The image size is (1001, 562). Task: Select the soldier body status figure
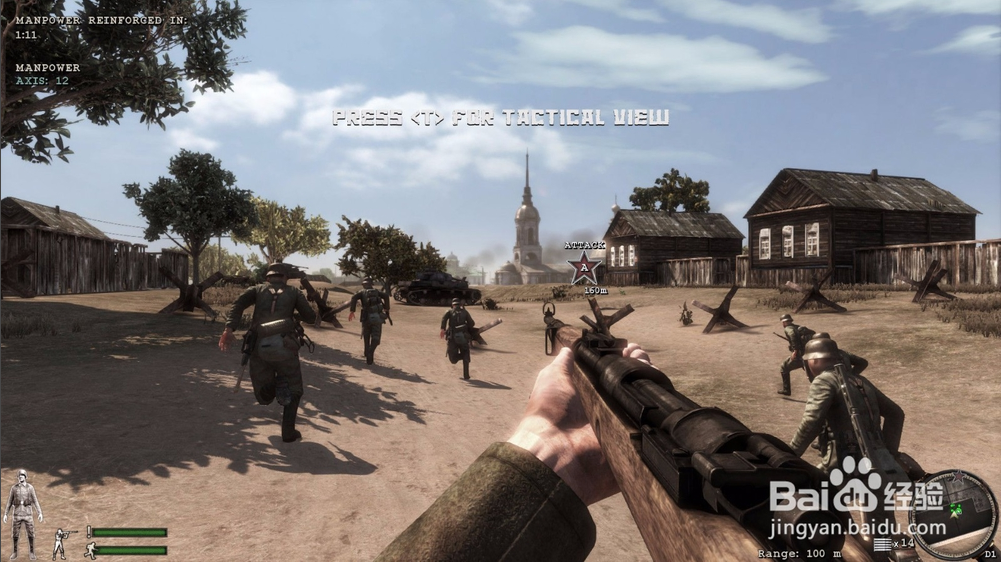[22, 512]
